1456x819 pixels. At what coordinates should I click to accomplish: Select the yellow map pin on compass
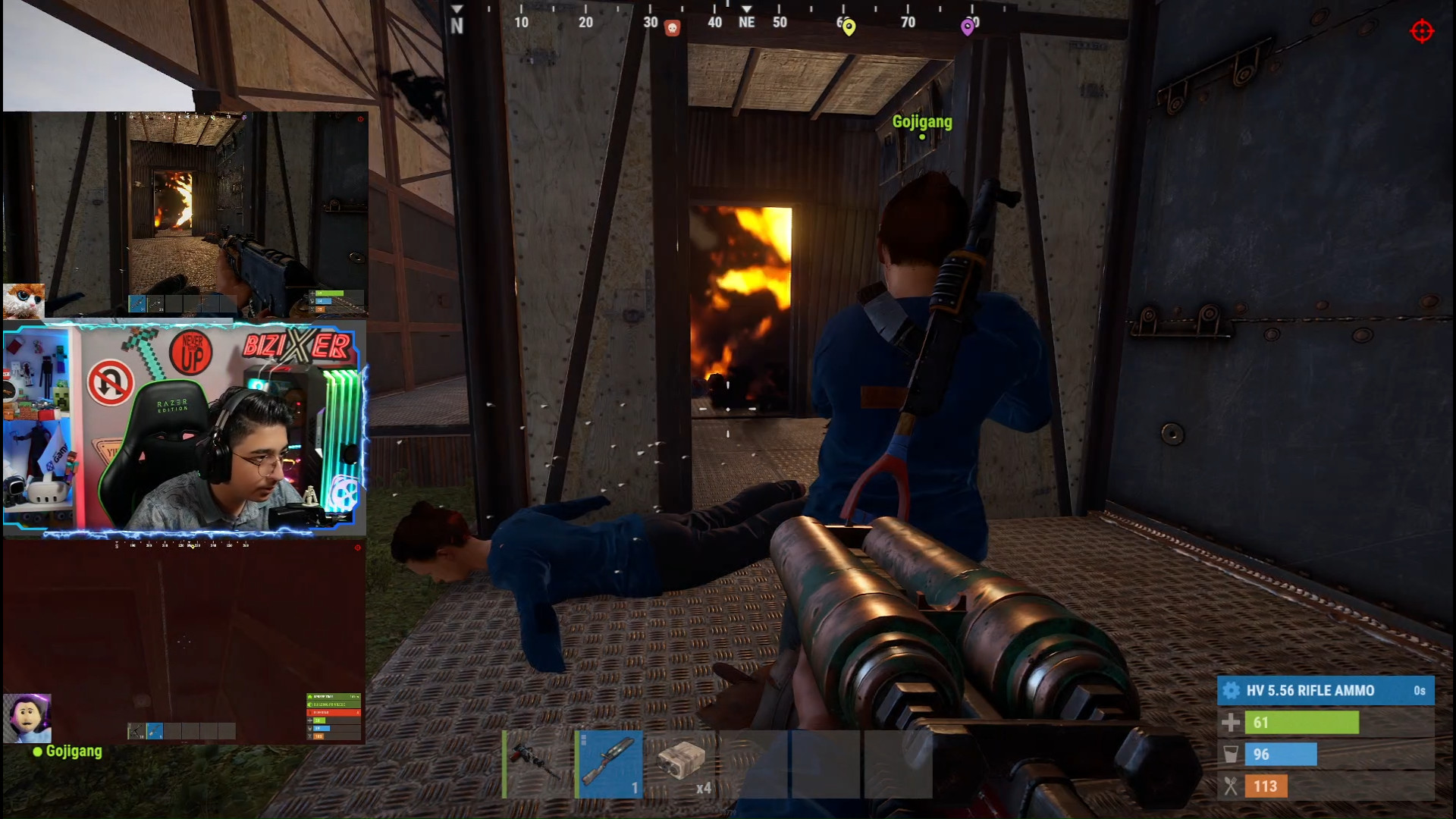[849, 28]
